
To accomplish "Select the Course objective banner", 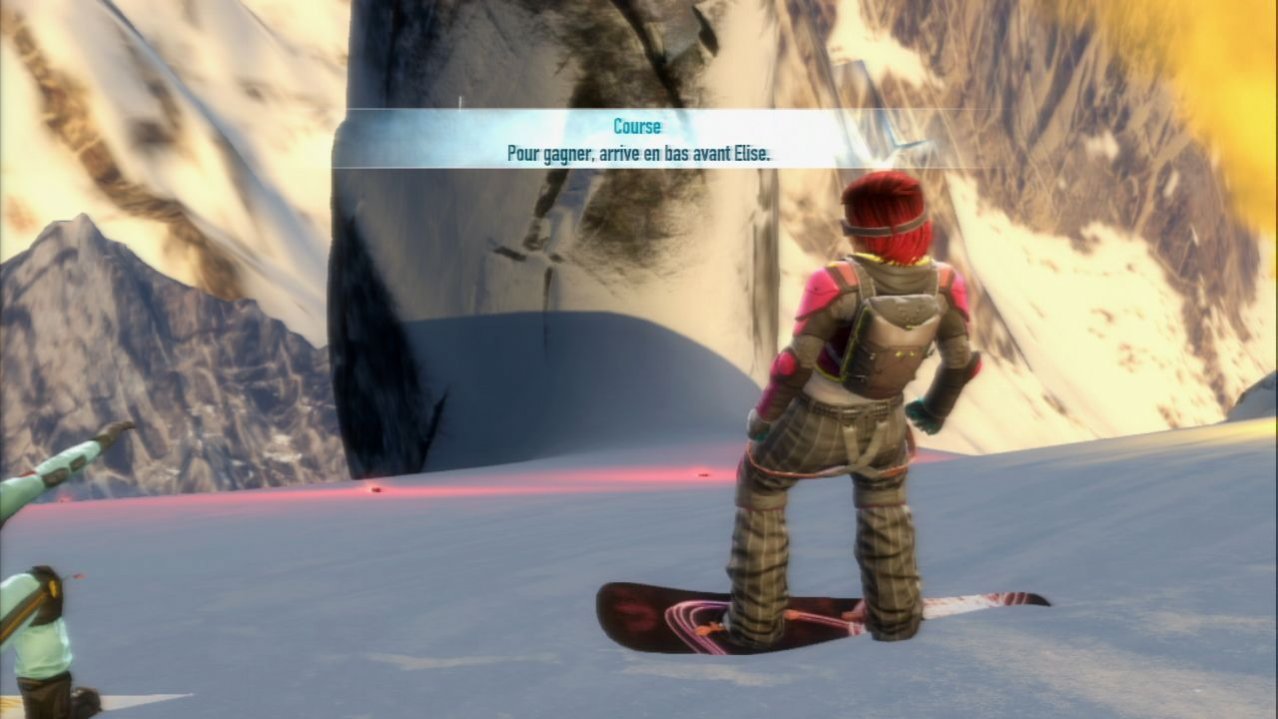I will pos(638,140).
